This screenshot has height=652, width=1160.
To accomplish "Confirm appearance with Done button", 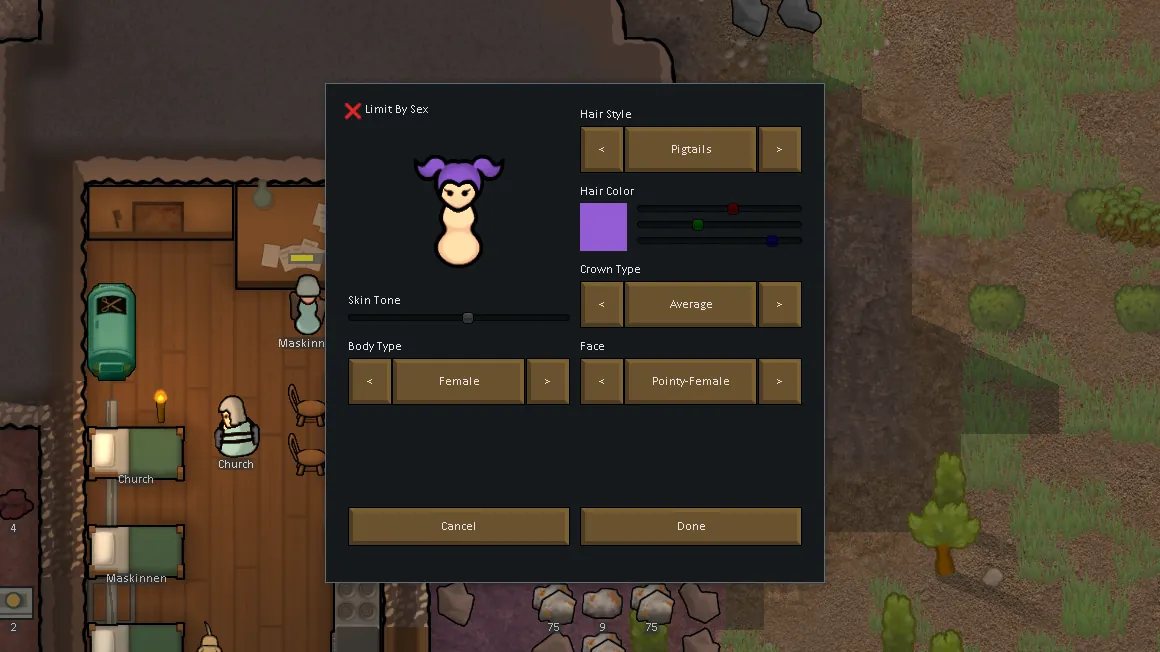I will [691, 527].
